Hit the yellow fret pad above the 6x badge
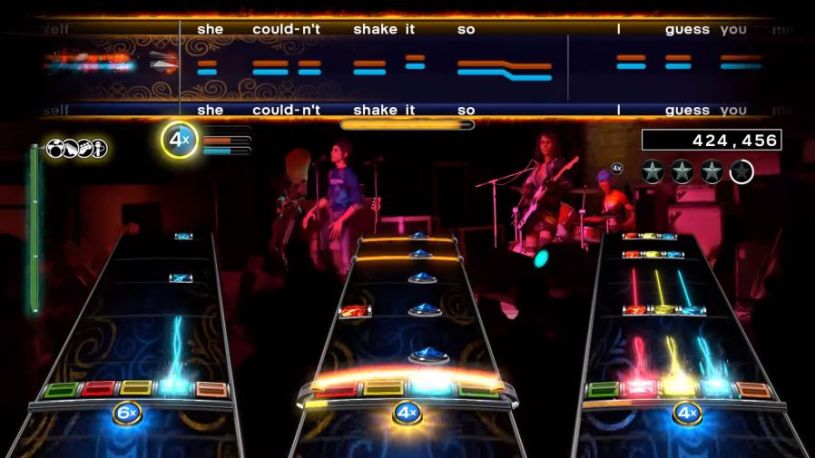Viewport: 815px width, 458px height. tap(136, 389)
